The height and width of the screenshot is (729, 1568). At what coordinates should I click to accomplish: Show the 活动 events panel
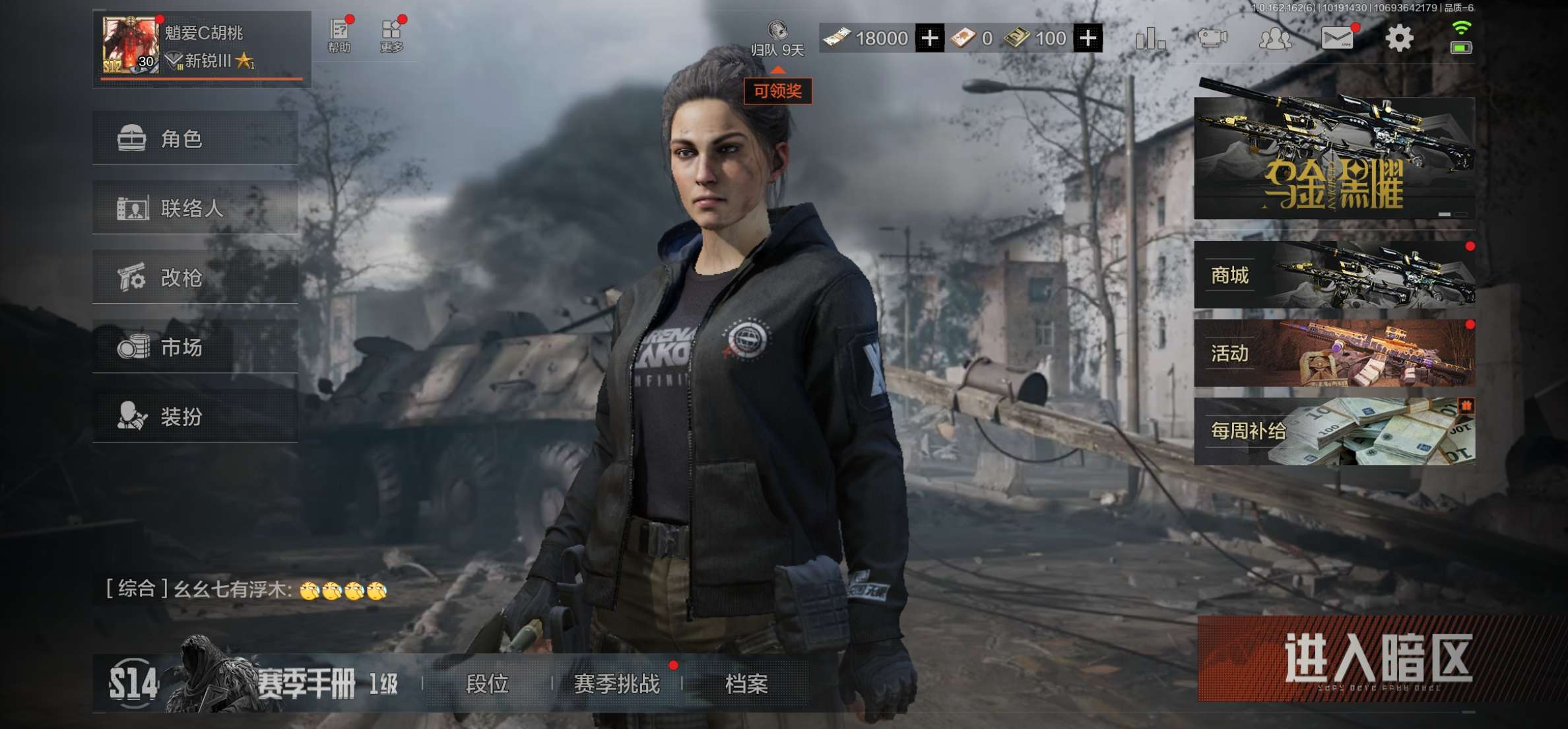1334,353
